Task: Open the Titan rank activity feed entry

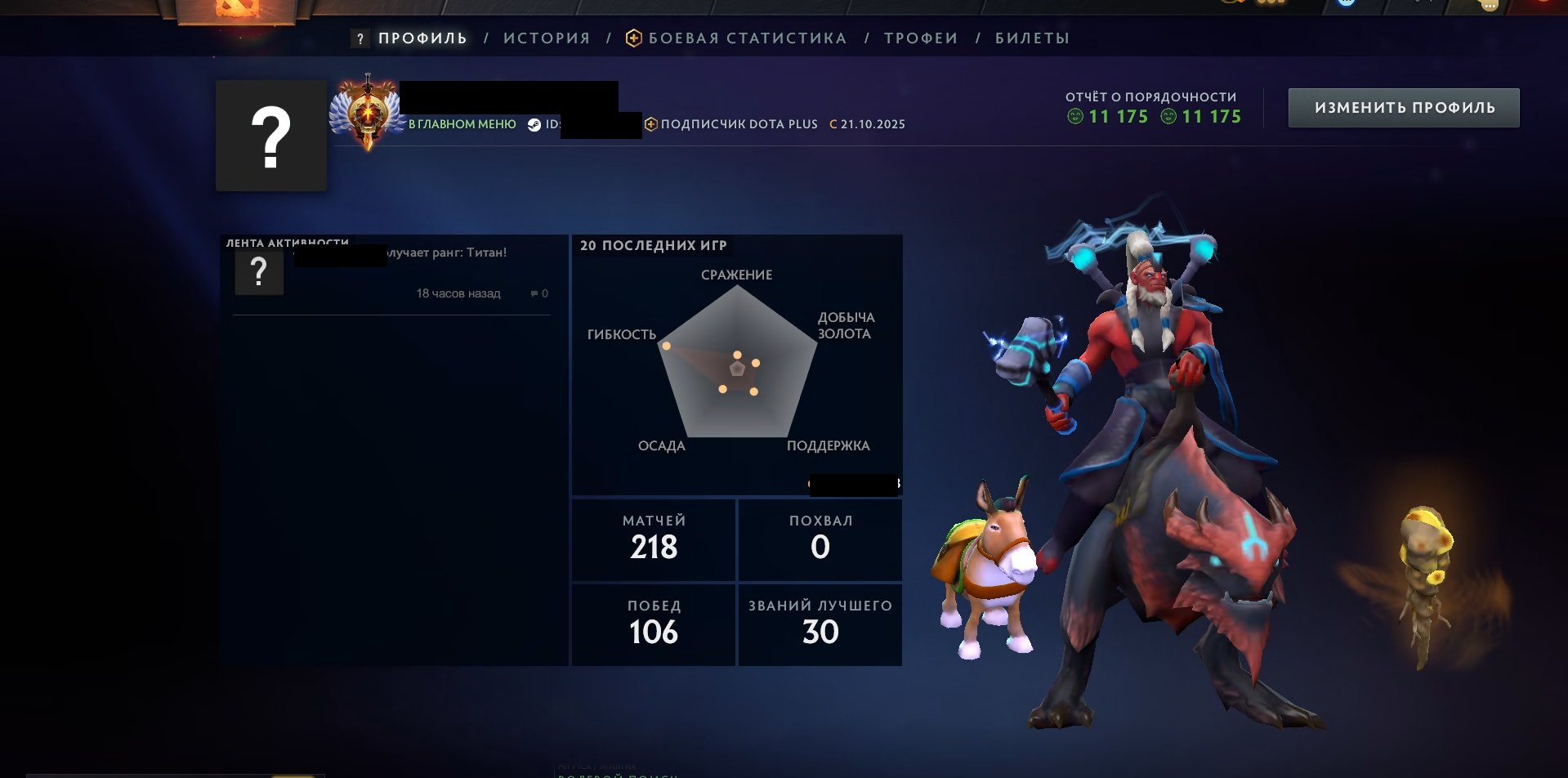Action: [445, 253]
